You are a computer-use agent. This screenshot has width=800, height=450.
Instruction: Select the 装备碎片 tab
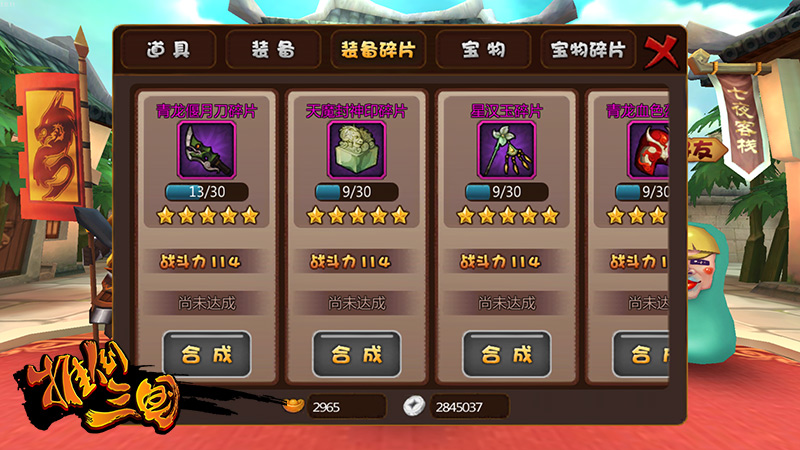point(378,48)
